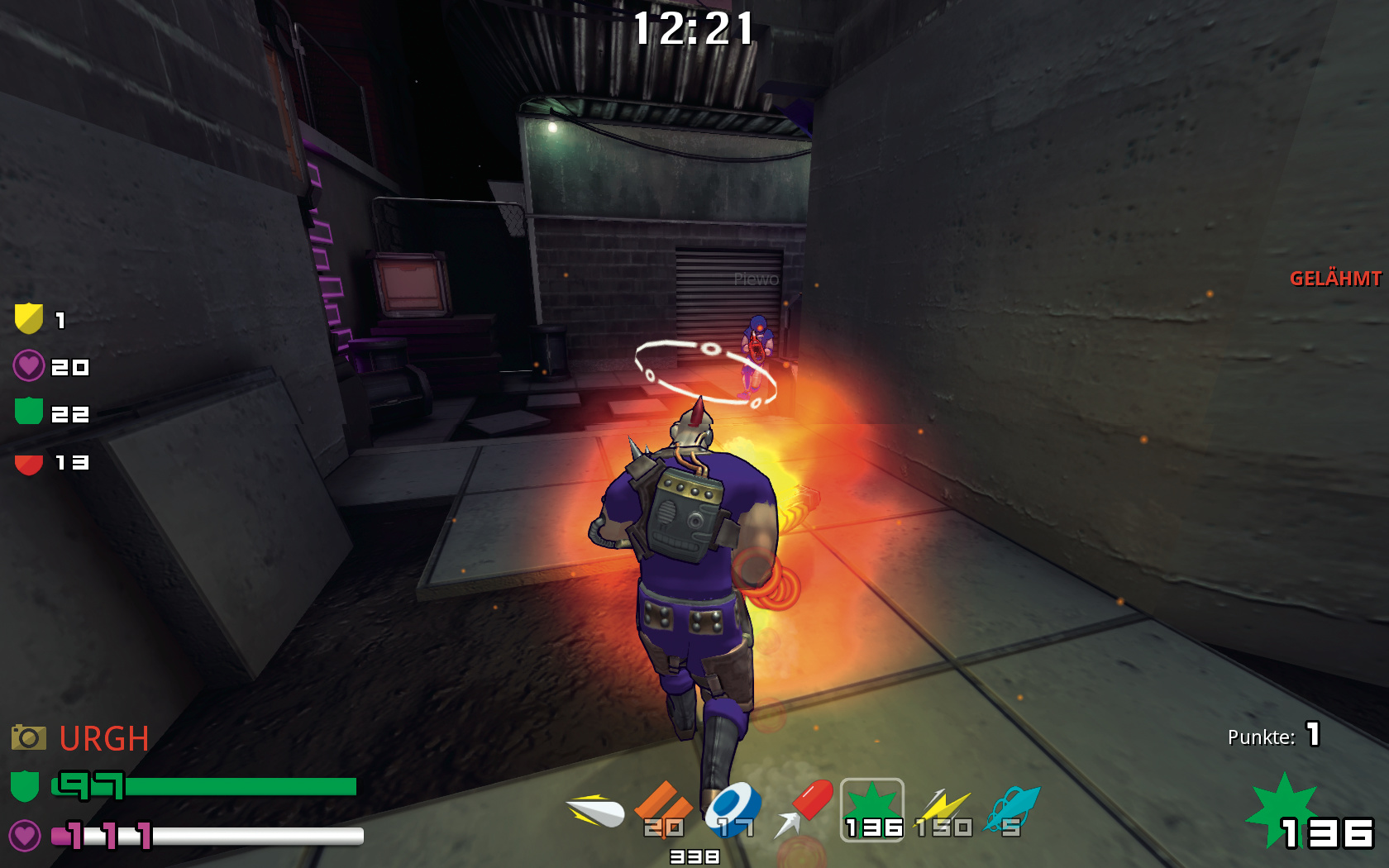The width and height of the screenshot is (1389, 868).
Task: Click the purple heart item icon
Action: tap(29, 365)
